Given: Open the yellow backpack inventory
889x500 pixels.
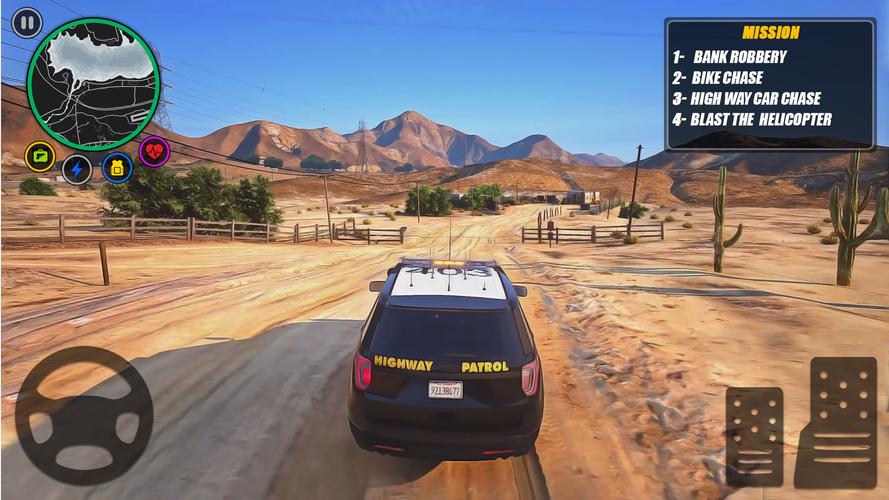Looking at the screenshot, I should coord(116,167).
